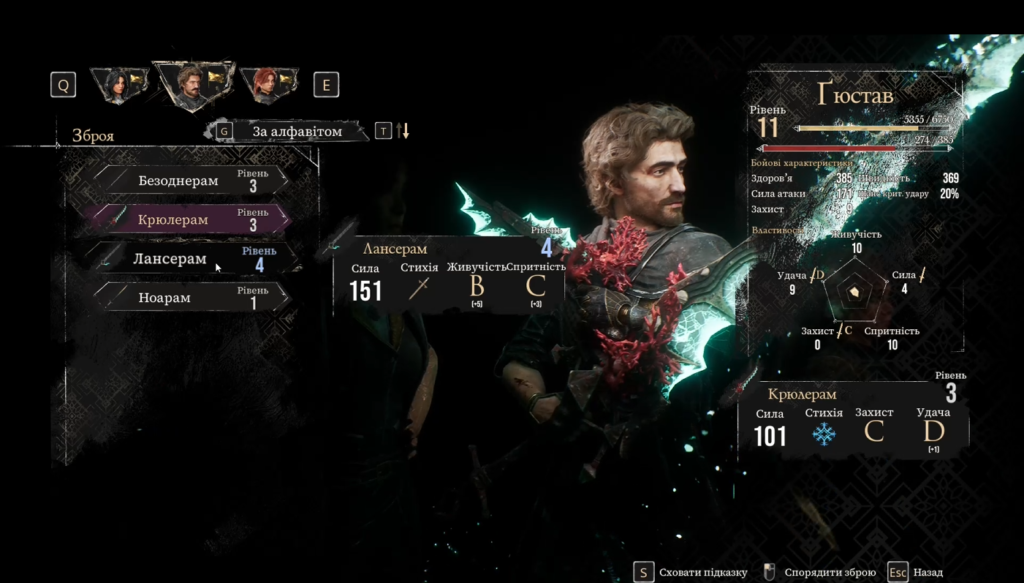
Task: Switch to the dark-haired woman portrait
Action: 118,85
